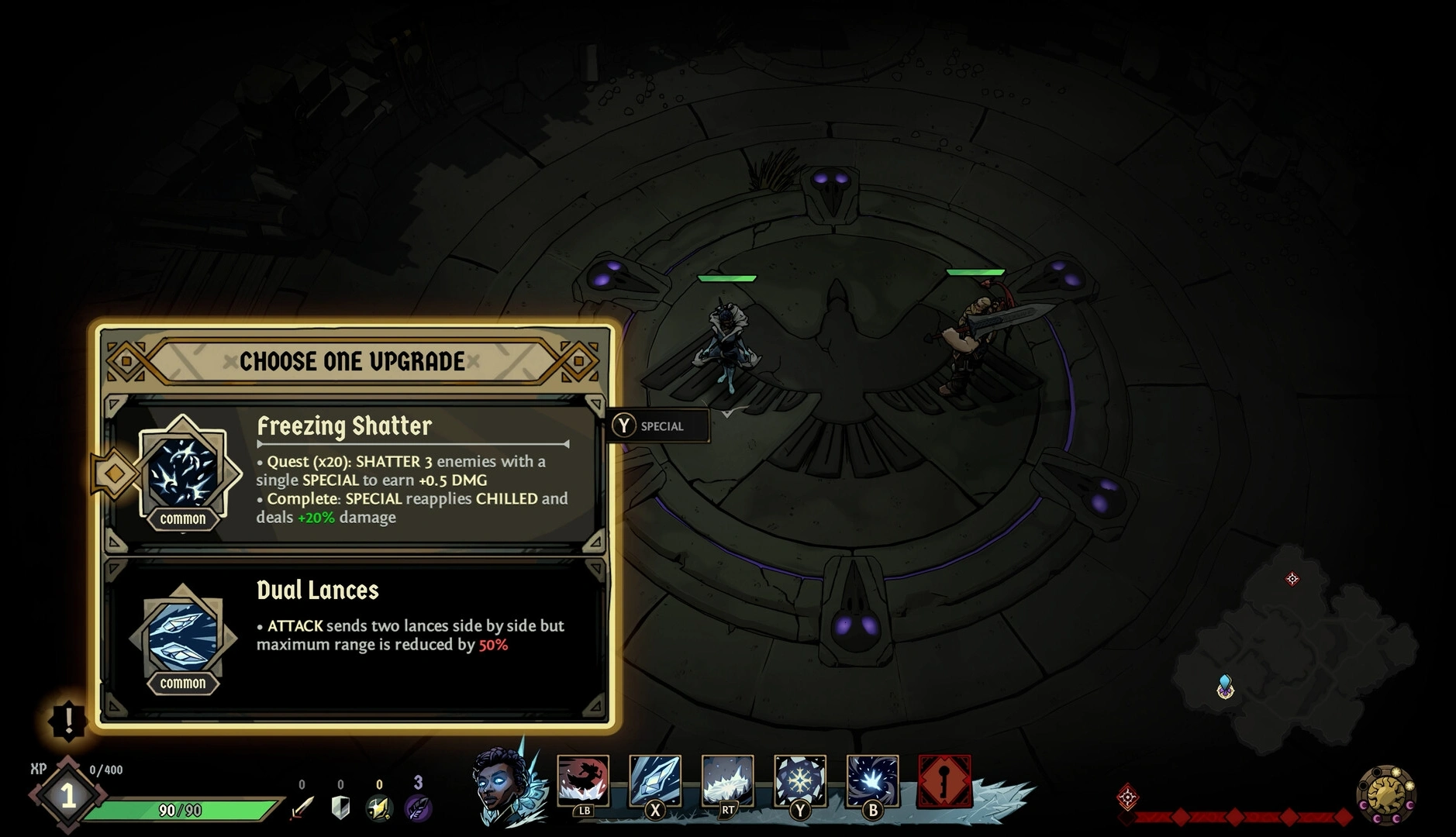Click the blue crystal player marker
The image size is (1456, 837).
pos(1225,686)
